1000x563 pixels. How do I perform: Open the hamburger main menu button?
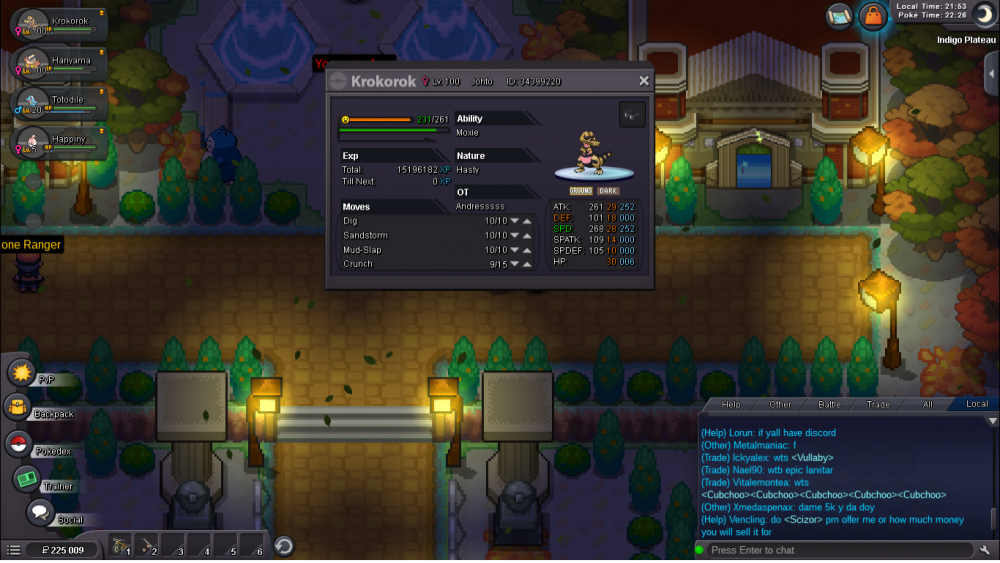(x=13, y=550)
